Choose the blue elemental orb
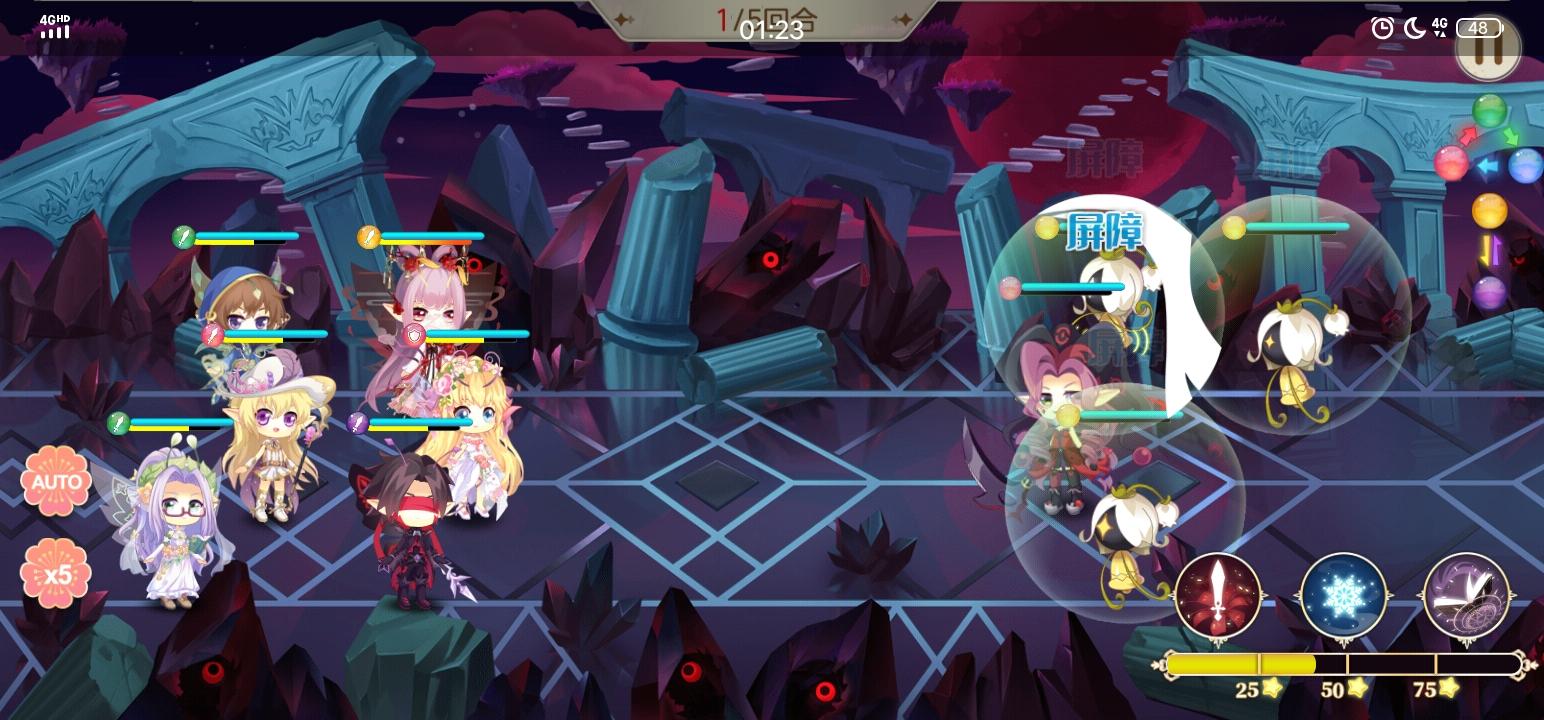1544x720 pixels. pyautogui.click(x=1525, y=164)
